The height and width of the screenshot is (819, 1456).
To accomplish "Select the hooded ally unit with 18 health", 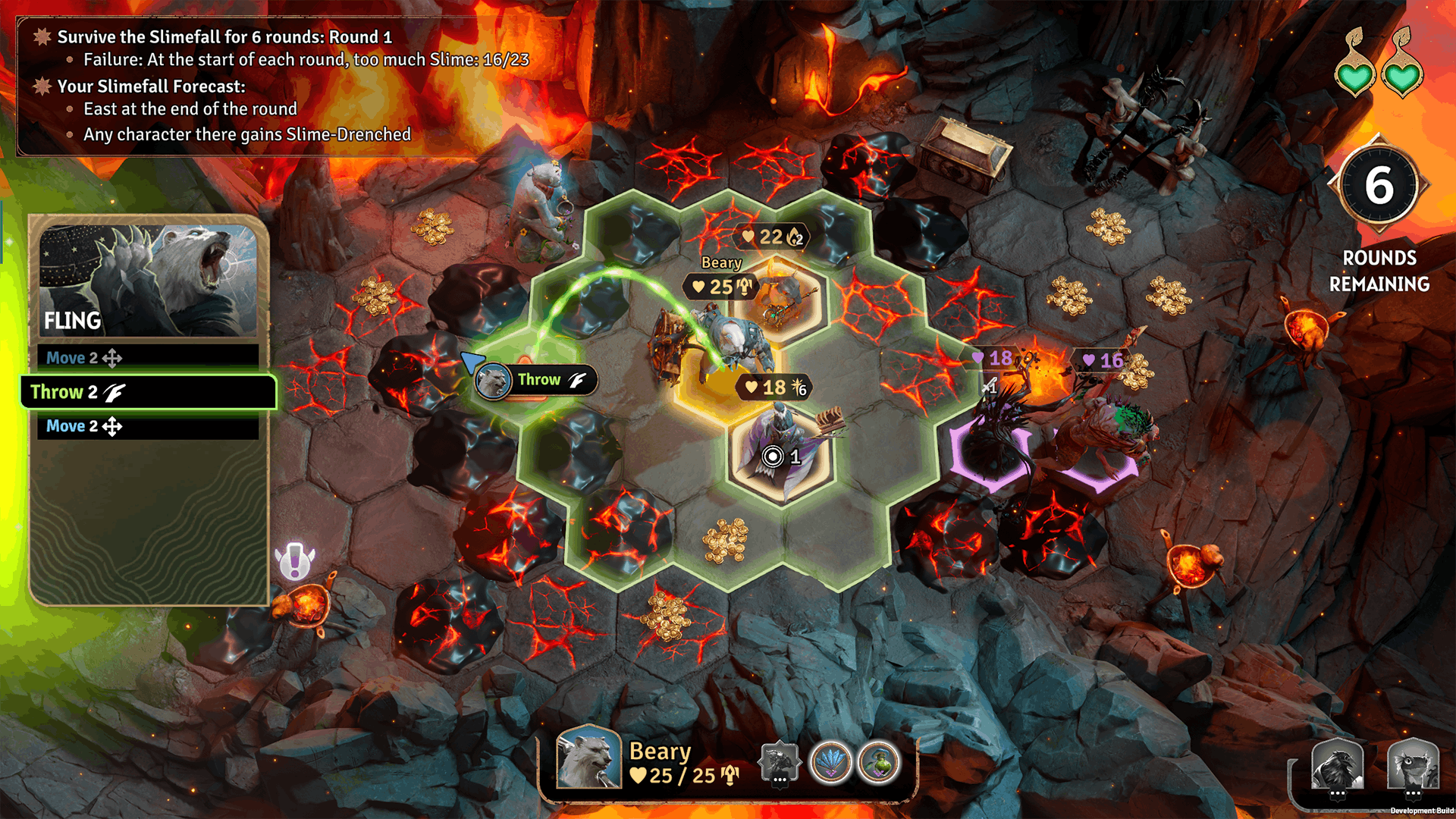I will (x=781, y=447).
